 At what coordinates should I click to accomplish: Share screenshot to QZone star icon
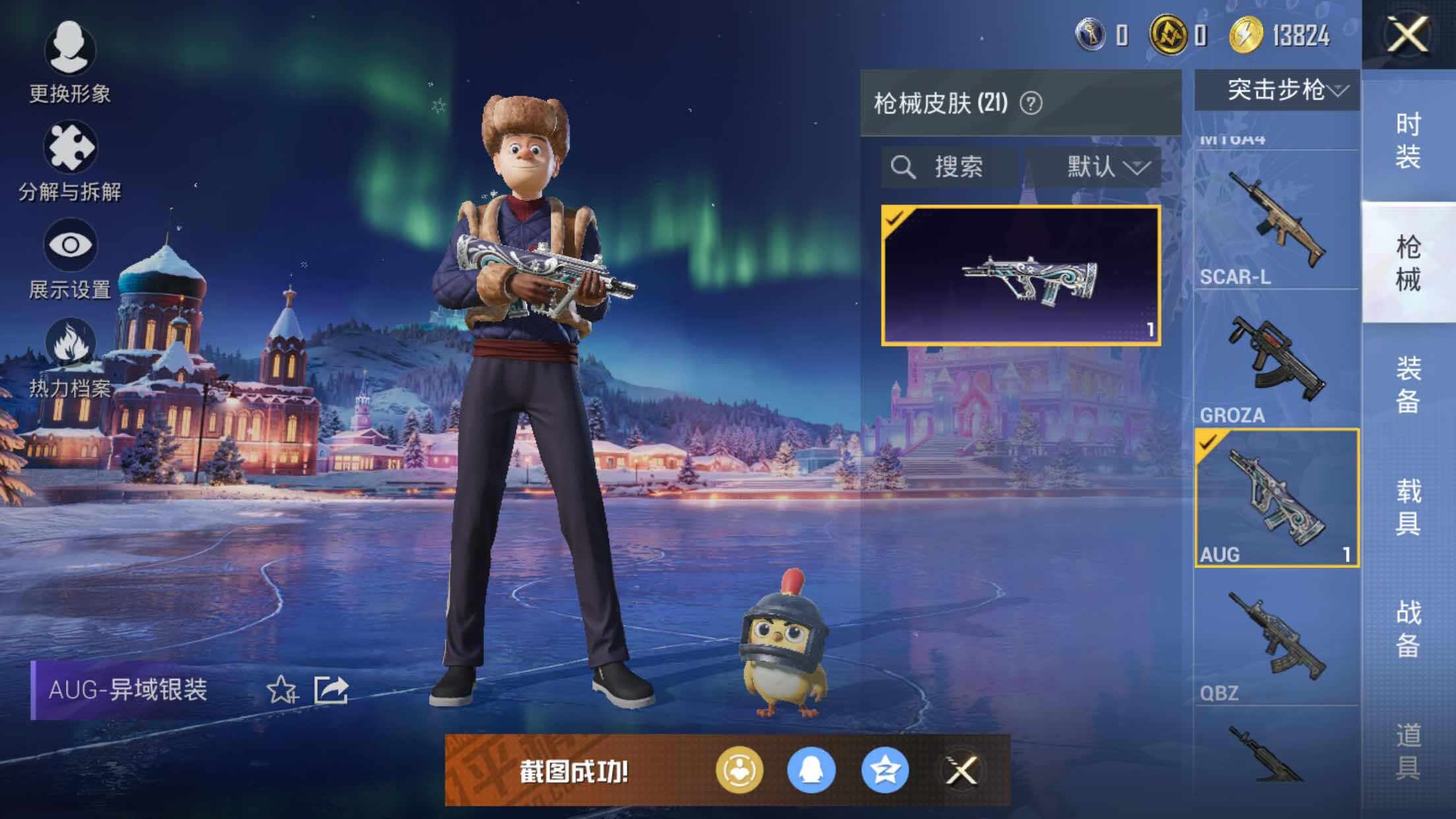click(884, 770)
